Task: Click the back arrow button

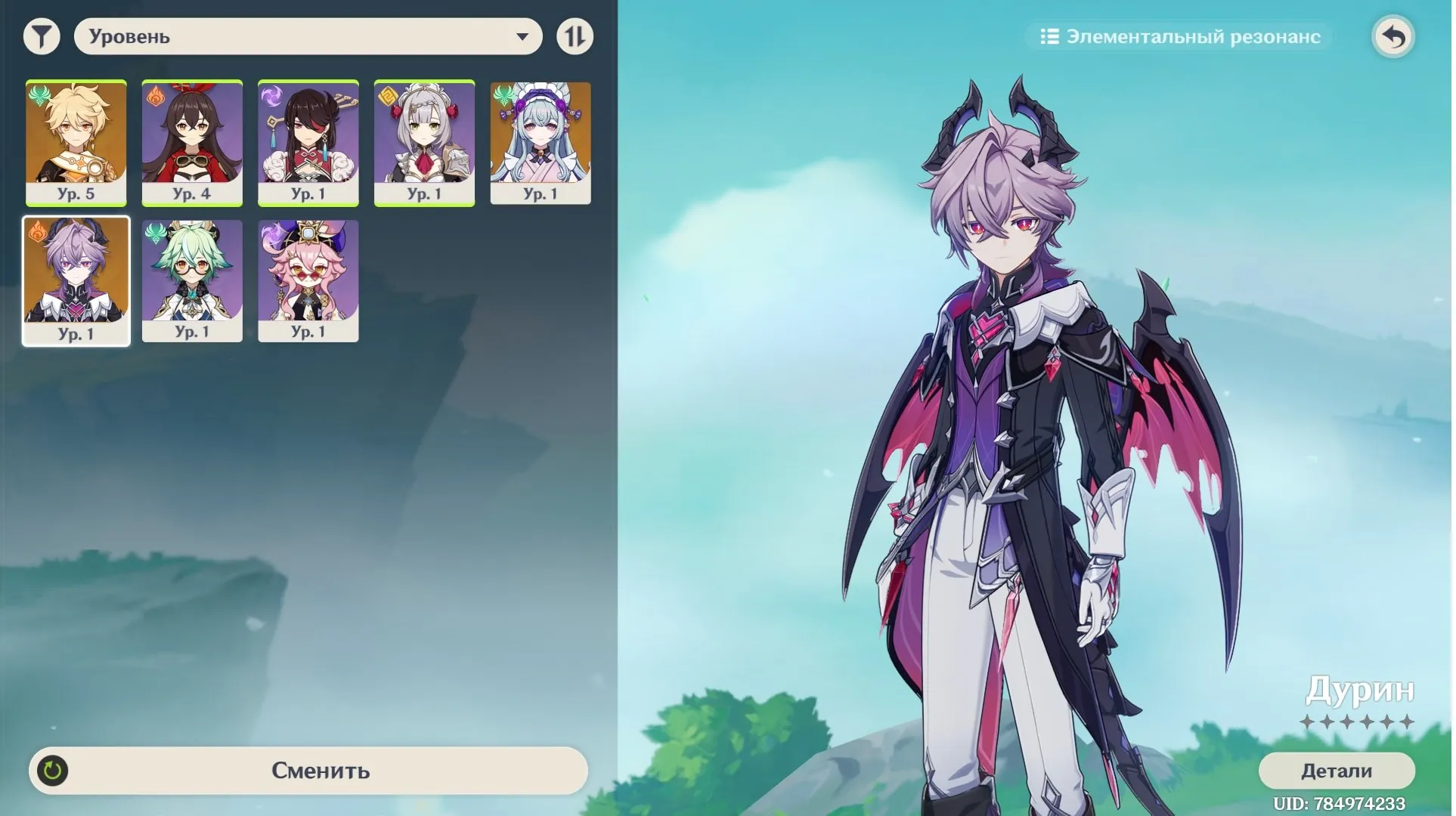Action: pos(1392,36)
